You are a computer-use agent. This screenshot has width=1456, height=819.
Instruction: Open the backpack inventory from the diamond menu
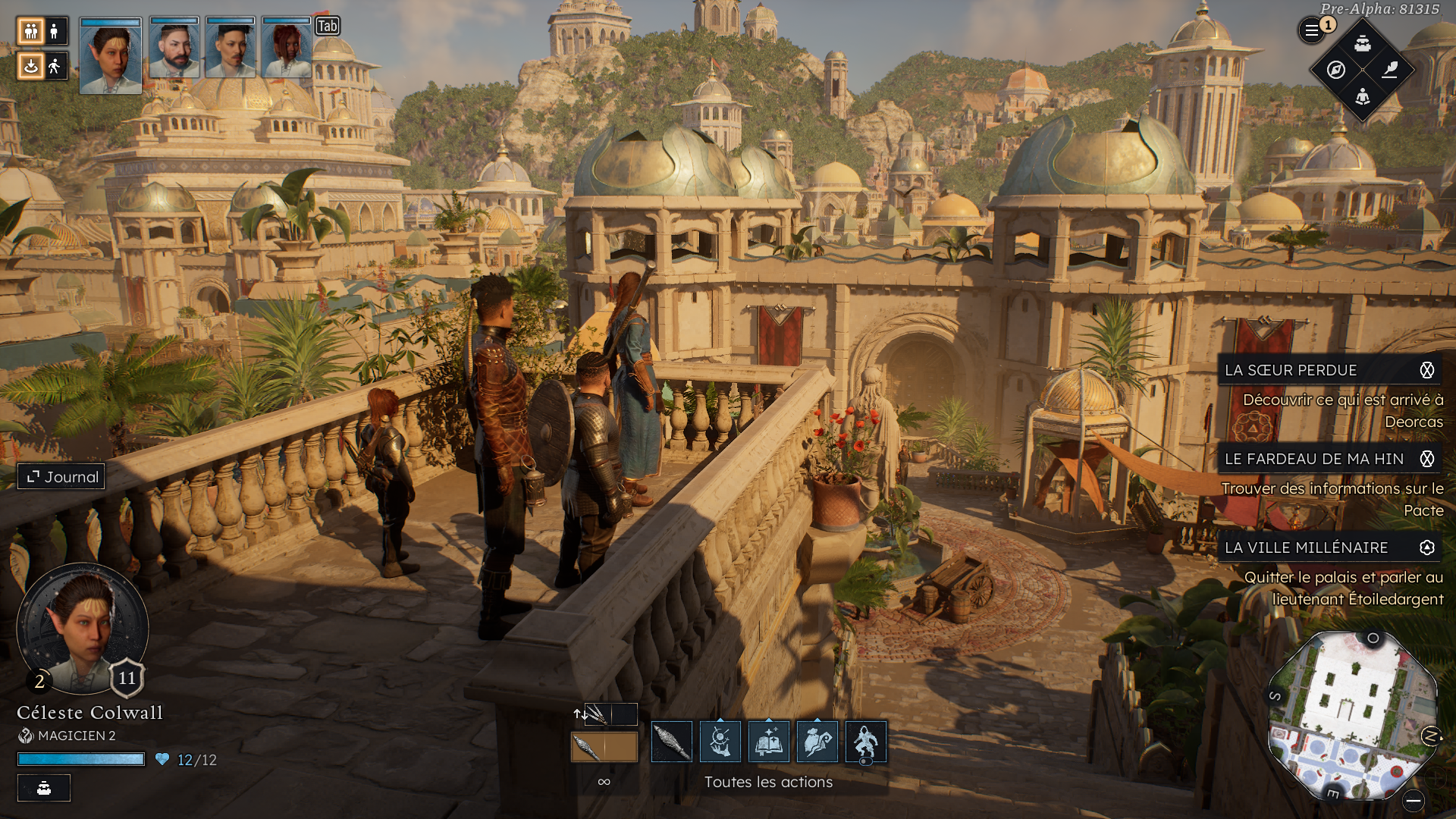click(x=1363, y=43)
